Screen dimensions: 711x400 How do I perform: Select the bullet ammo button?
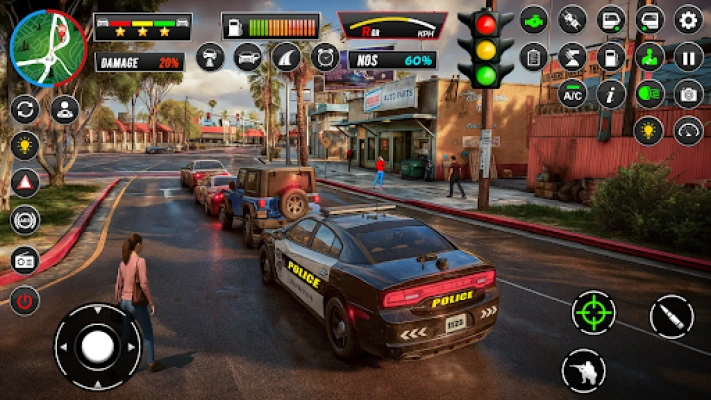[671, 317]
